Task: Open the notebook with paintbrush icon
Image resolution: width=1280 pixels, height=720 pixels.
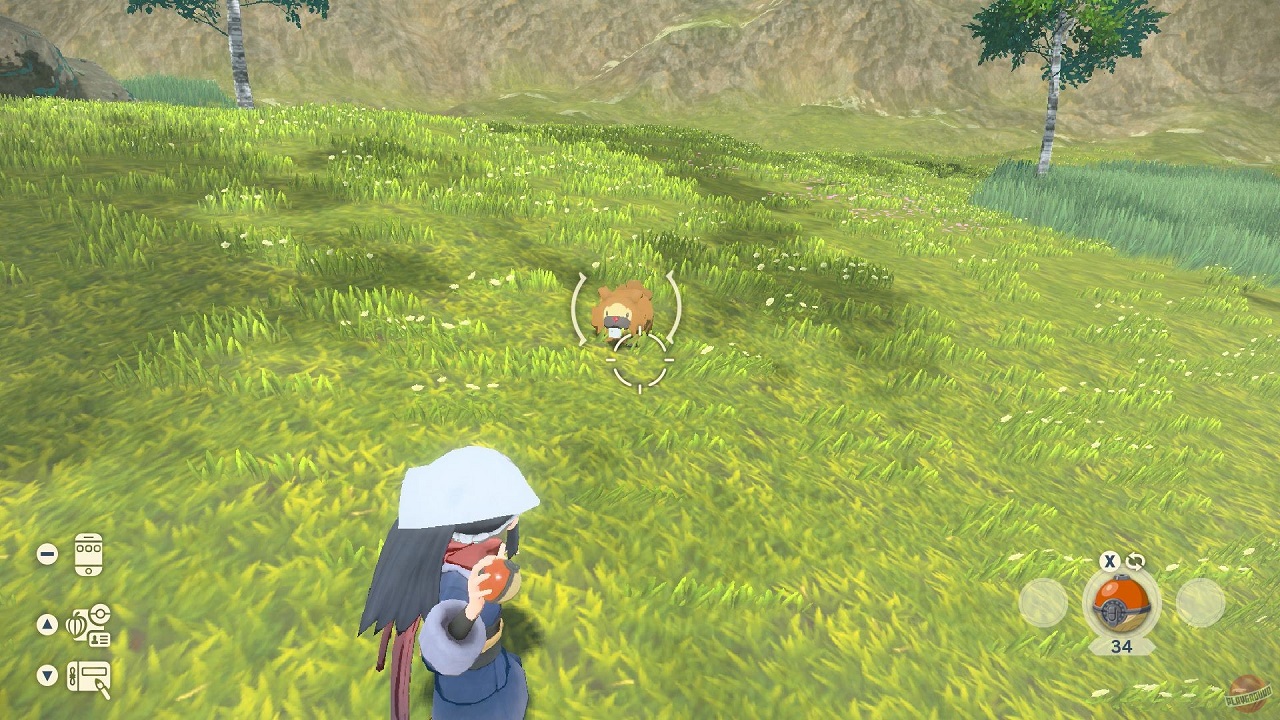Action: 88,677
